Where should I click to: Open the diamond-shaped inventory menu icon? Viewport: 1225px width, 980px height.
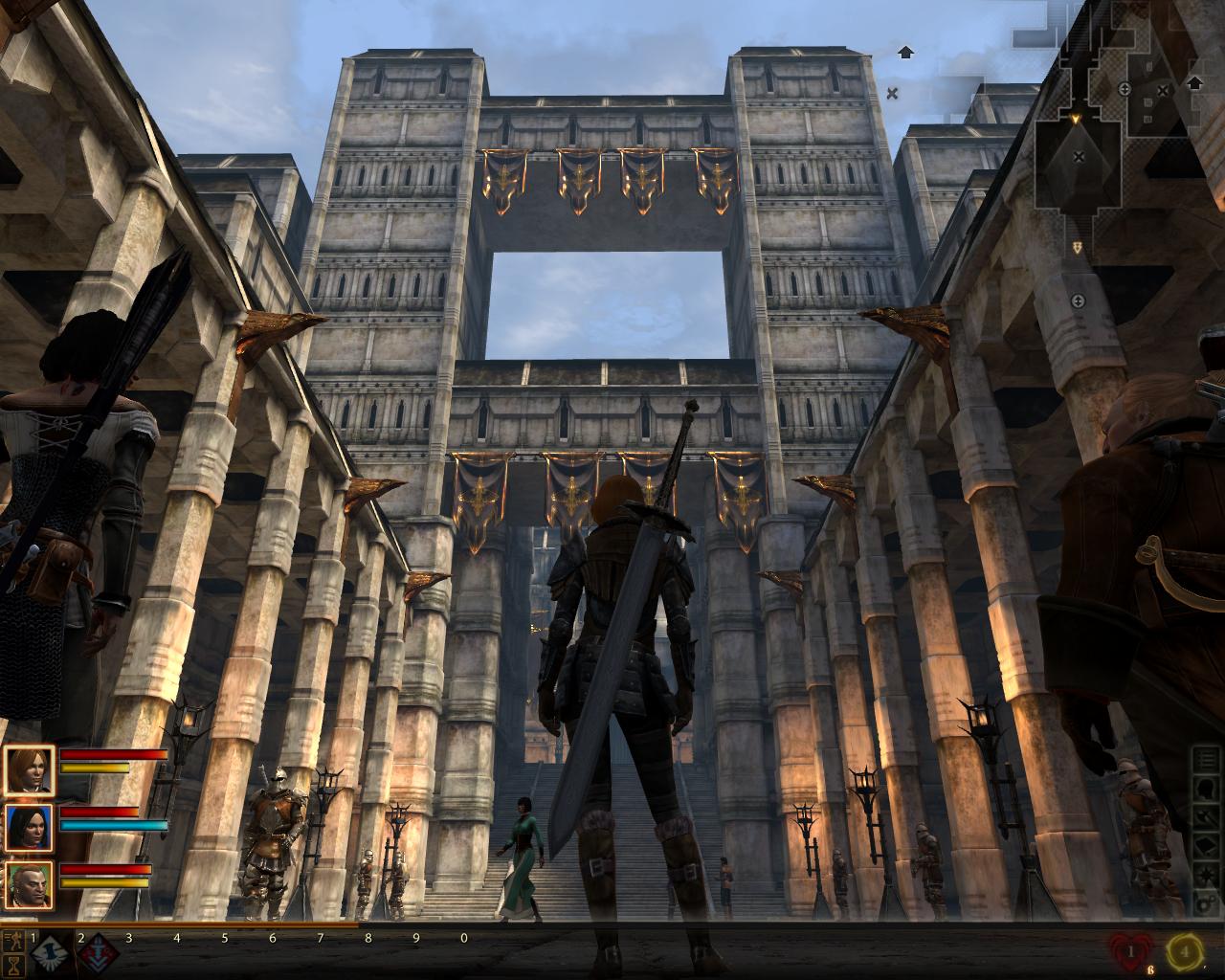[x=1208, y=848]
